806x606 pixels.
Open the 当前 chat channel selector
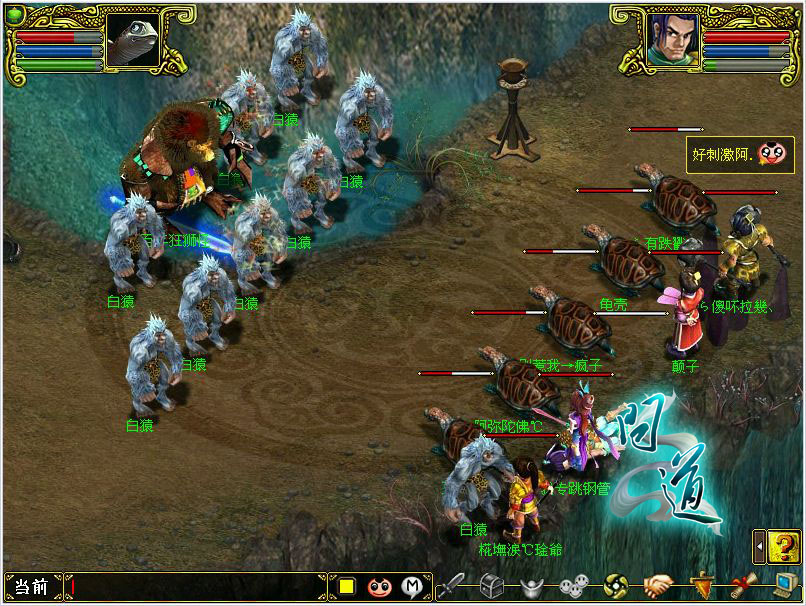(x=31, y=587)
